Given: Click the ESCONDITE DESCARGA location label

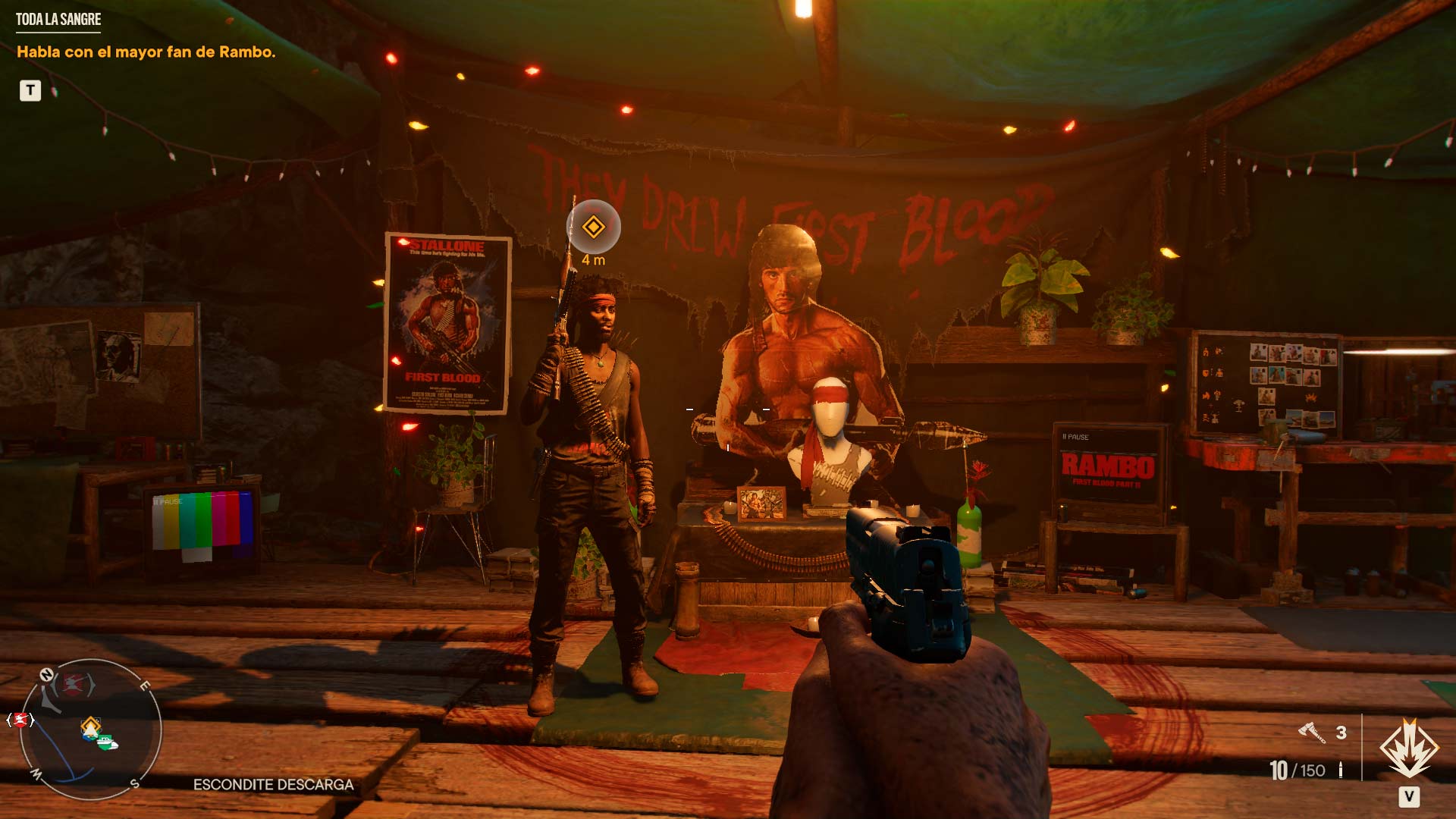Looking at the screenshot, I should coord(275,786).
